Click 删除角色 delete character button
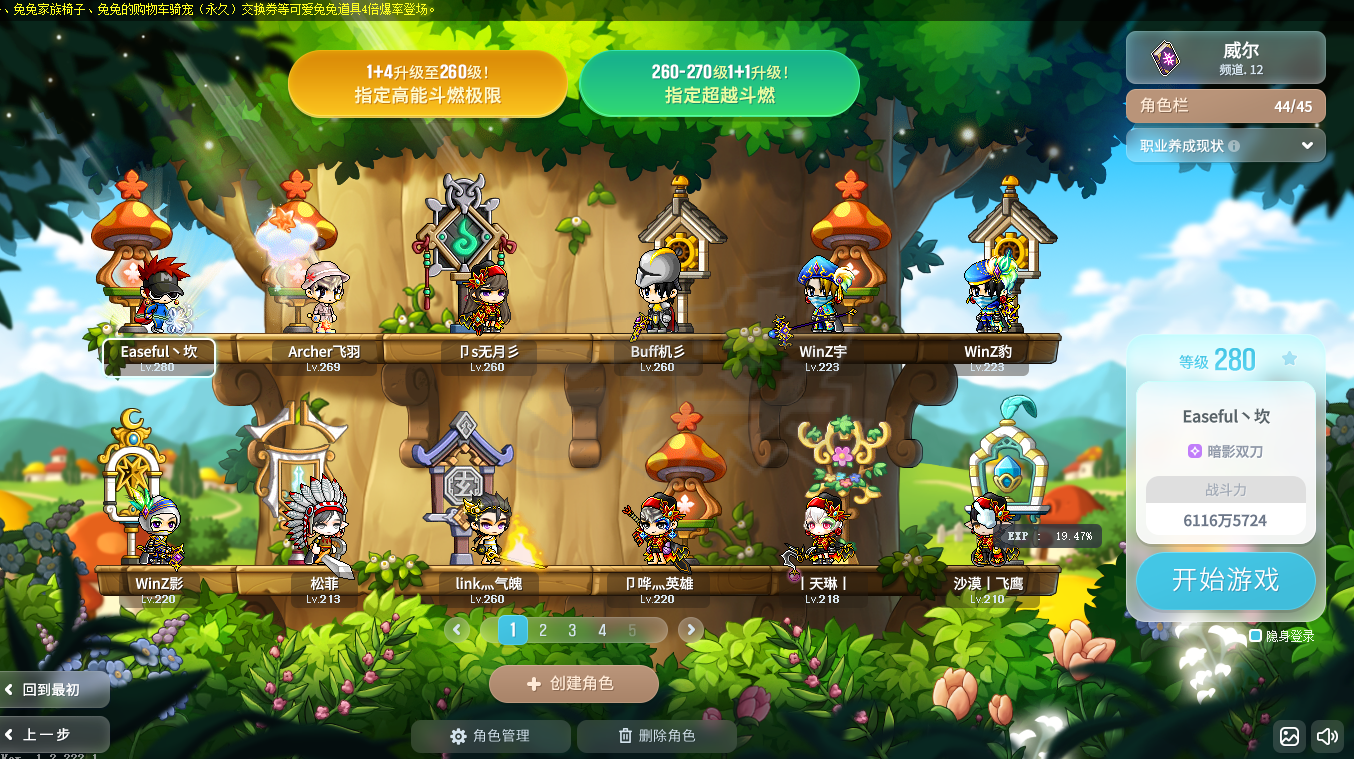 pos(657,736)
